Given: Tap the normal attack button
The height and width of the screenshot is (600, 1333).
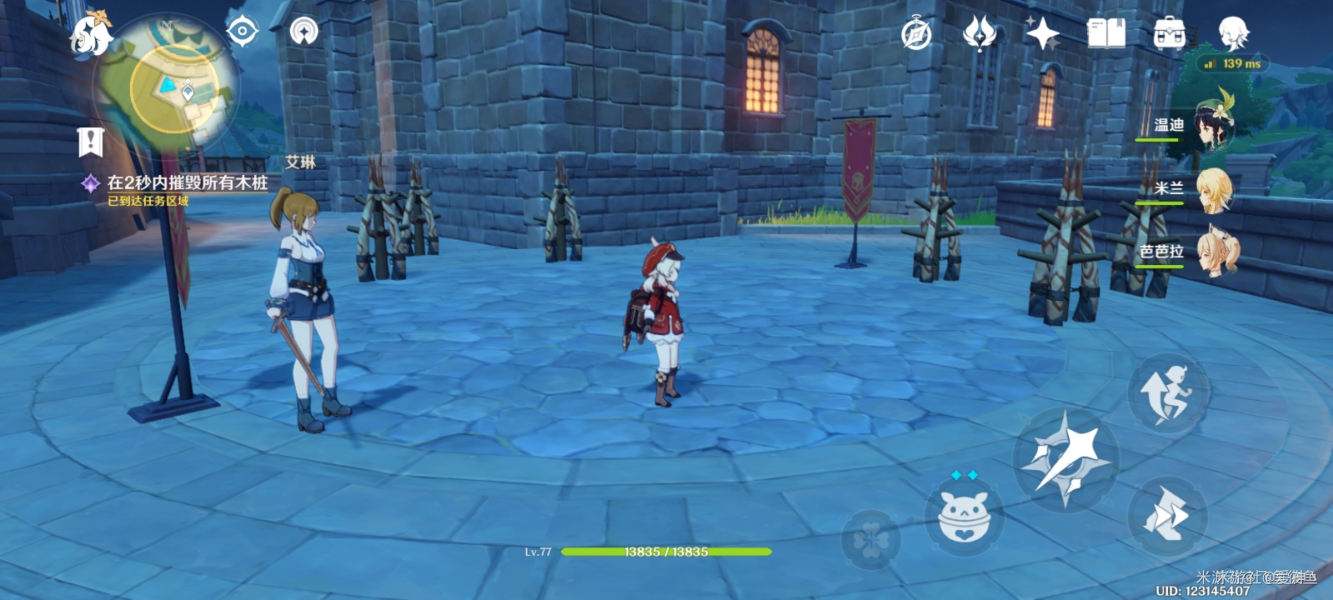Looking at the screenshot, I should click(x=1066, y=458).
